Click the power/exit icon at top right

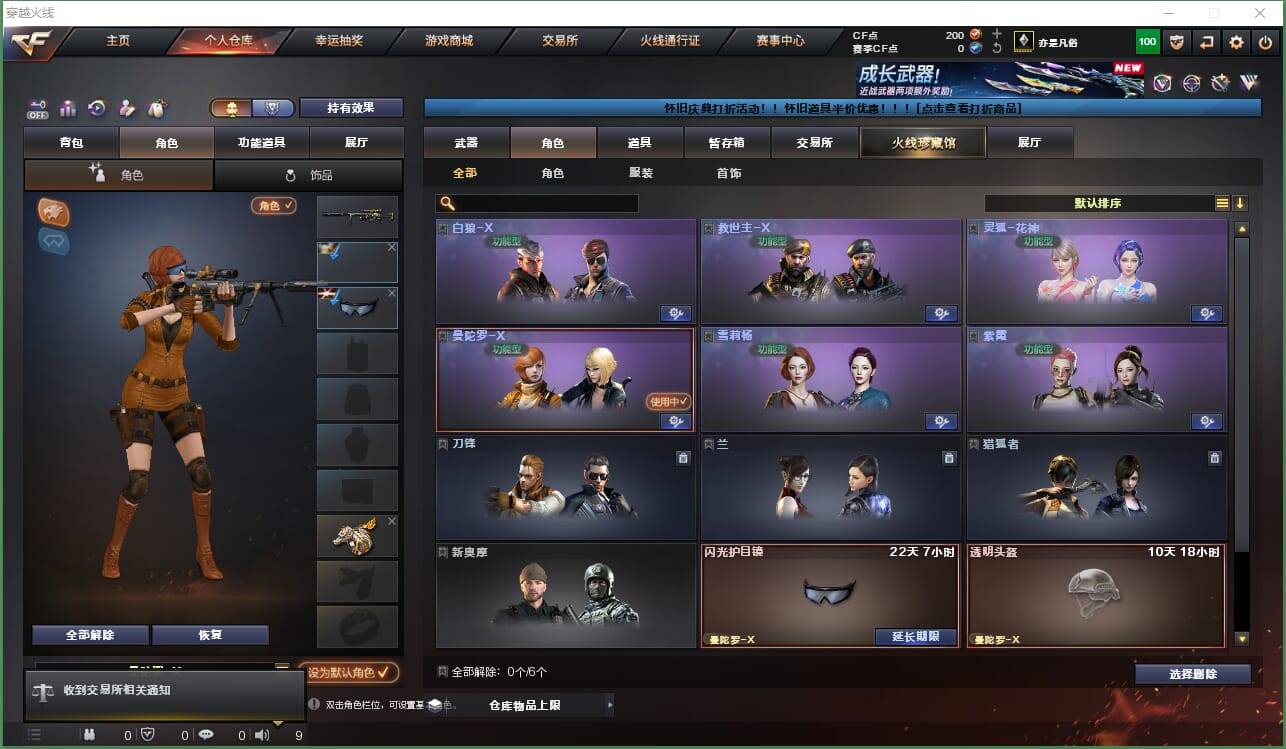click(x=1262, y=42)
